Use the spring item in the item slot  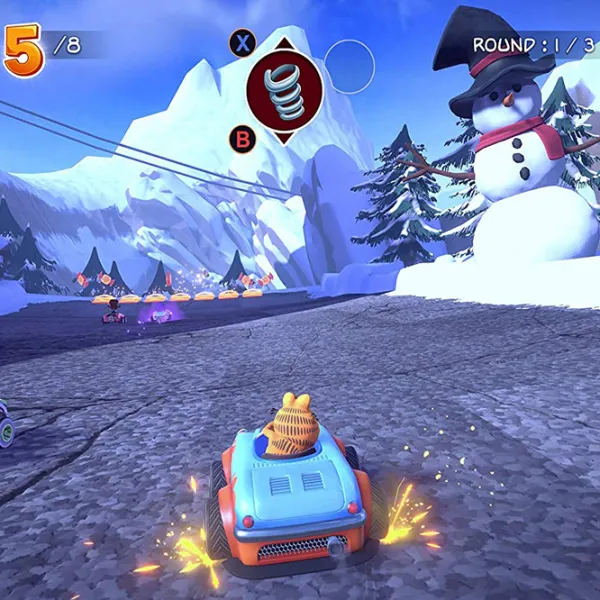pos(284,91)
